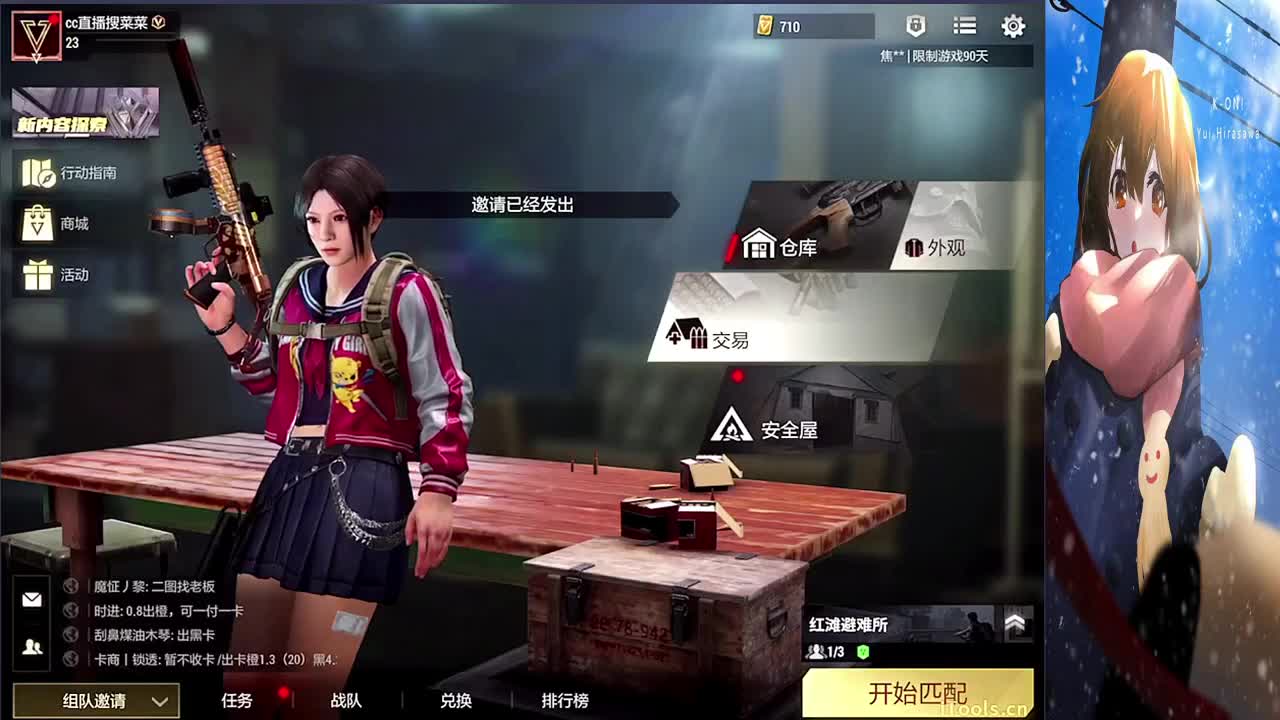Open the 排行榜 leaderboard menu
This screenshot has height=720, width=1280.
coord(565,703)
